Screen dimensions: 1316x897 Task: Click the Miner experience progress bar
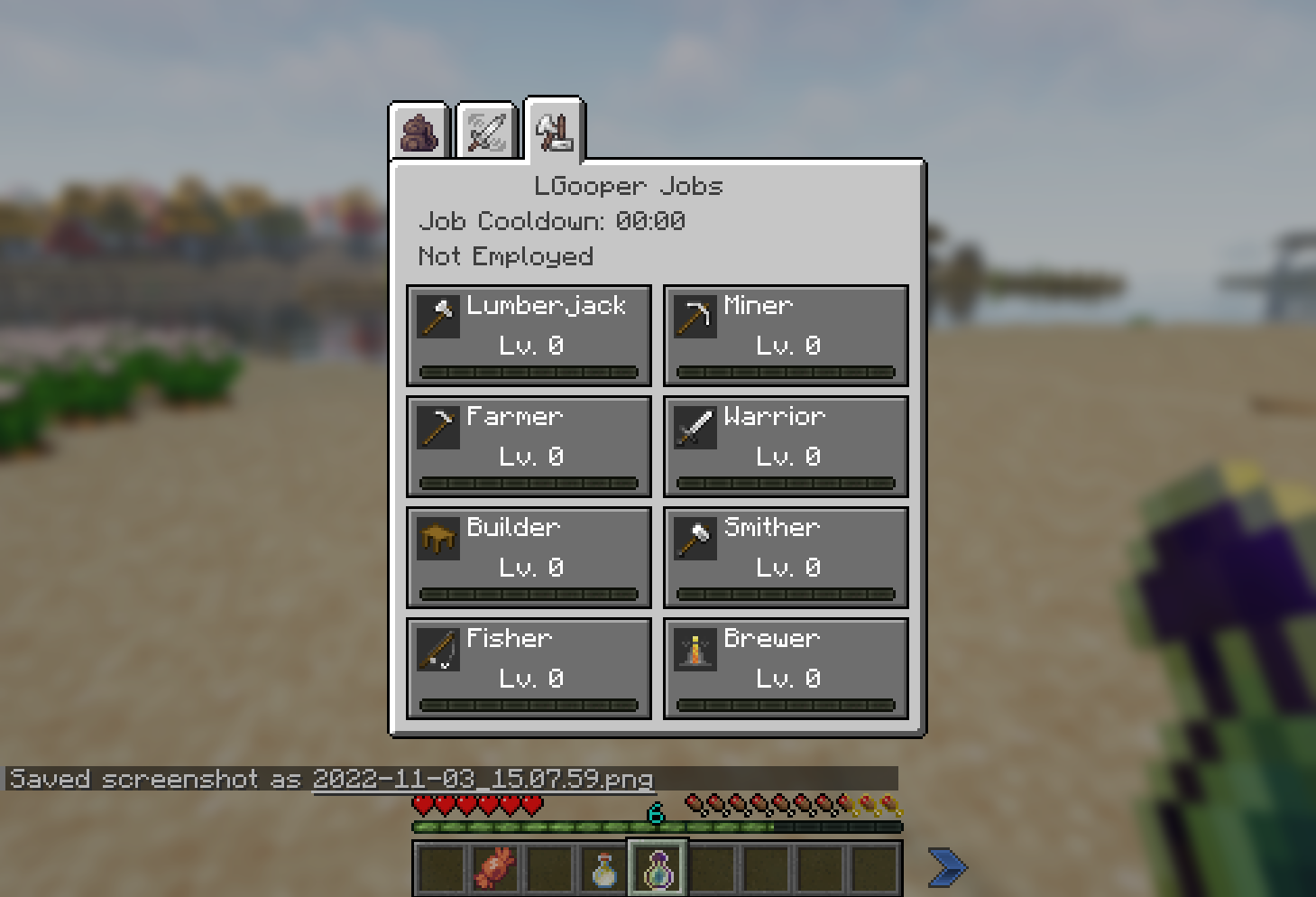pyautogui.click(x=785, y=370)
